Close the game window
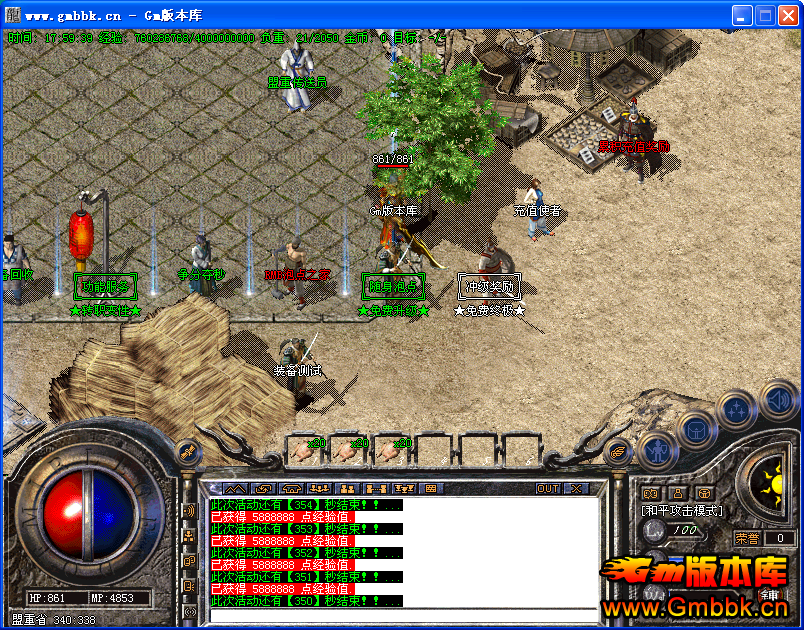The height and width of the screenshot is (630, 804). [x=788, y=15]
